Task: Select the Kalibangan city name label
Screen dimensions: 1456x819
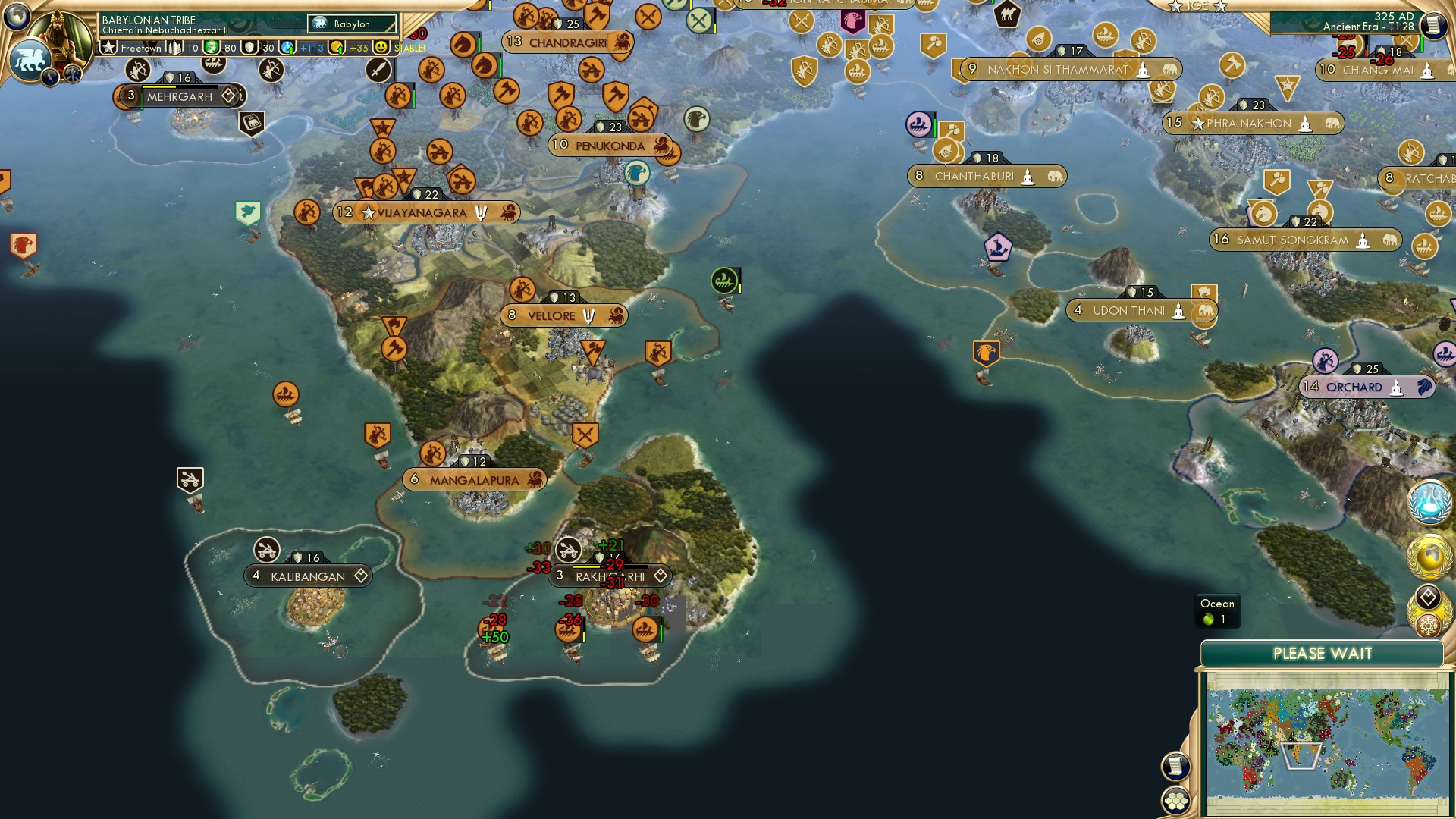Action: click(307, 576)
